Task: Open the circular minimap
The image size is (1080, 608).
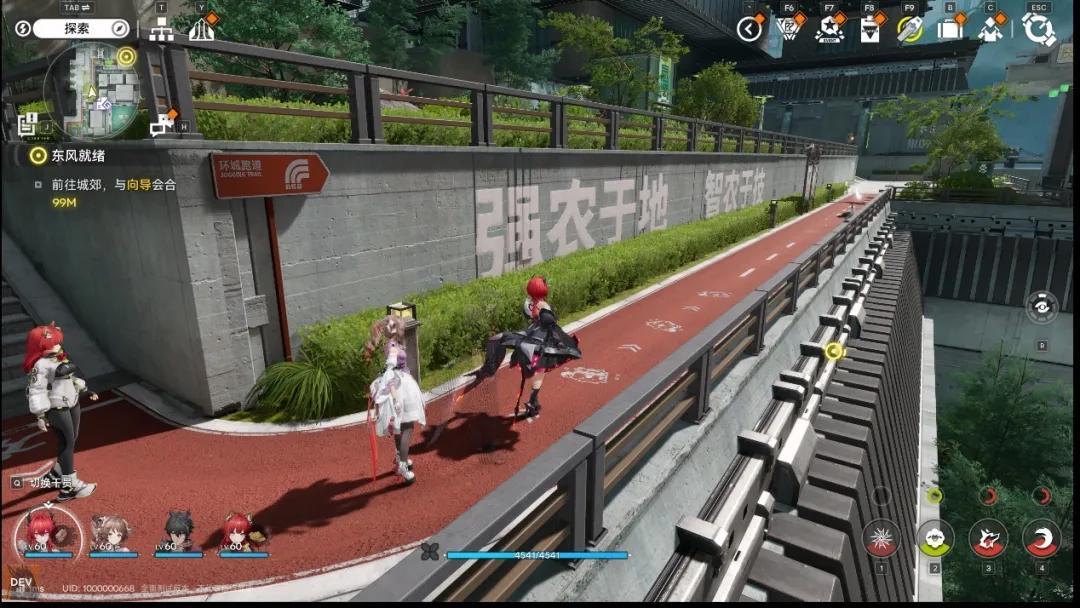Action: coord(91,91)
